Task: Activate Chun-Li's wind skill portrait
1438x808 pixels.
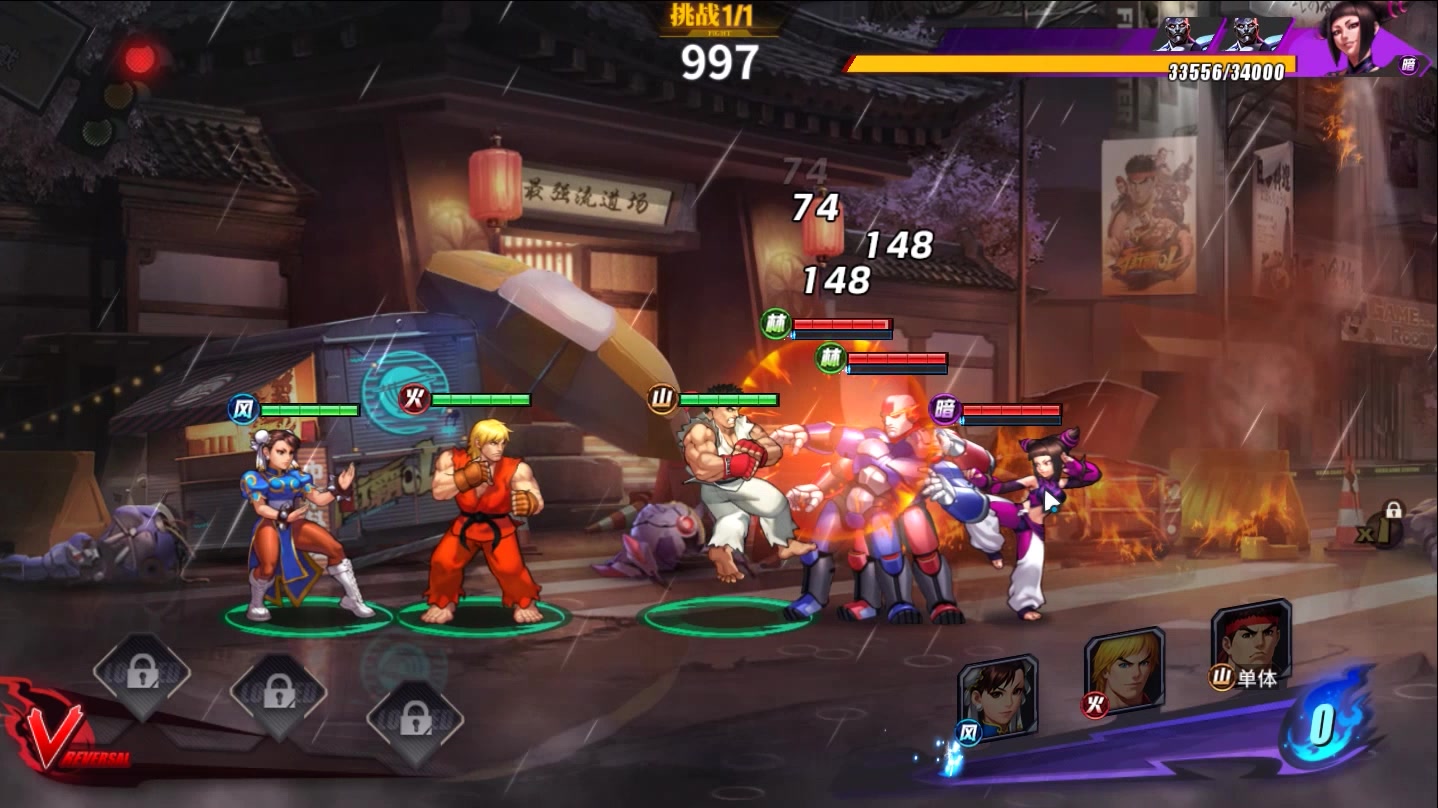Action: pos(996,696)
